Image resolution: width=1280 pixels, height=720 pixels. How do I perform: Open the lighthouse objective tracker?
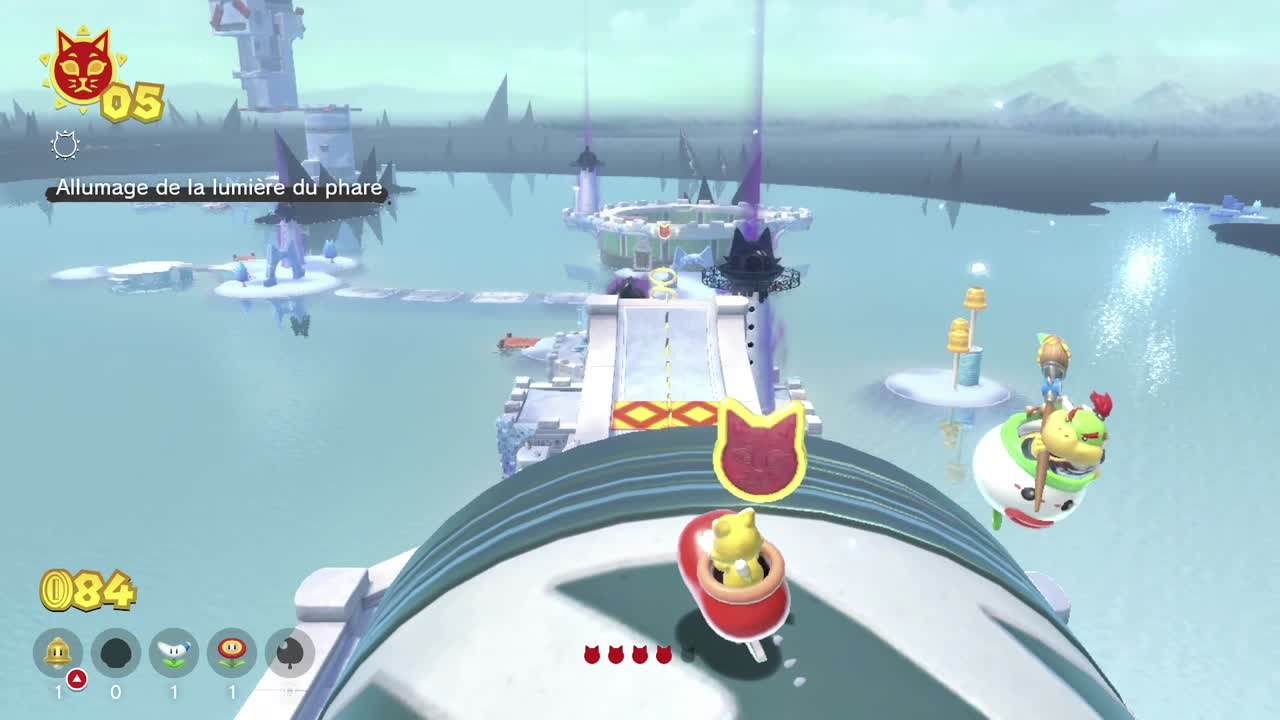pyautogui.click(x=218, y=188)
